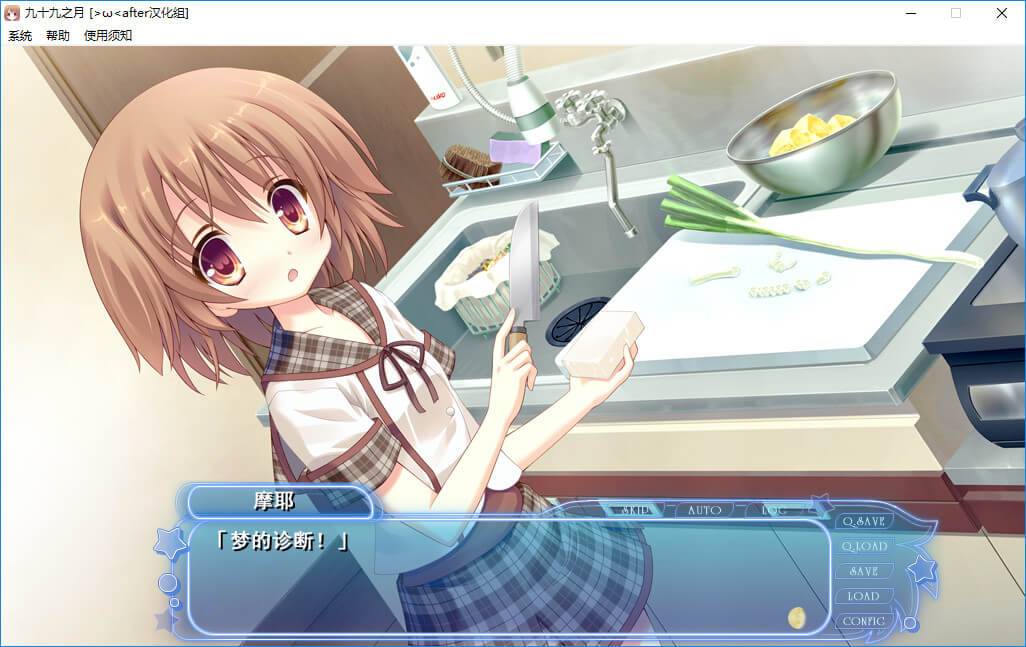
Task: Advance dialogue via the yellow moon icon
Action: (797, 616)
